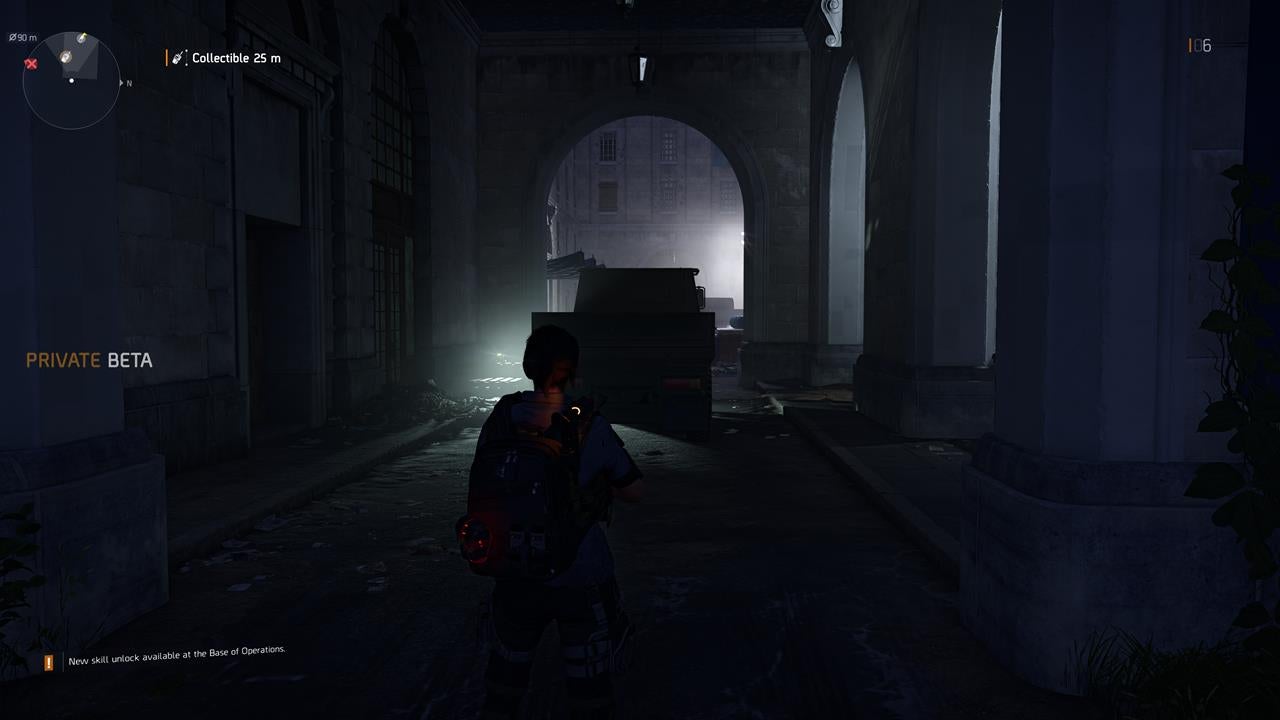This screenshot has width=1280, height=720.
Task: Select the PRIVATE BETA watermark label
Action: [x=91, y=360]
